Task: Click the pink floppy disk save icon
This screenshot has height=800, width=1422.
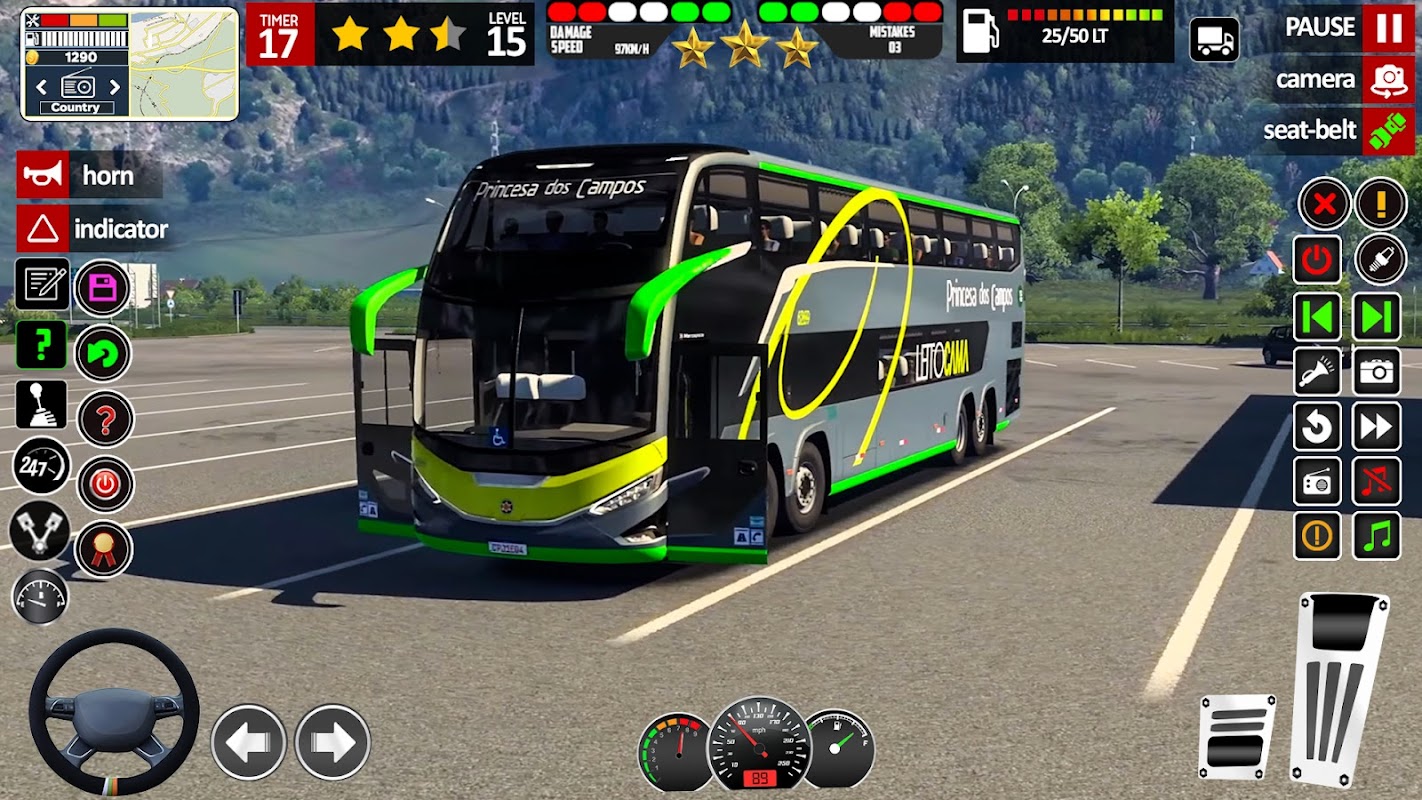Action: (x=102, y=290)
